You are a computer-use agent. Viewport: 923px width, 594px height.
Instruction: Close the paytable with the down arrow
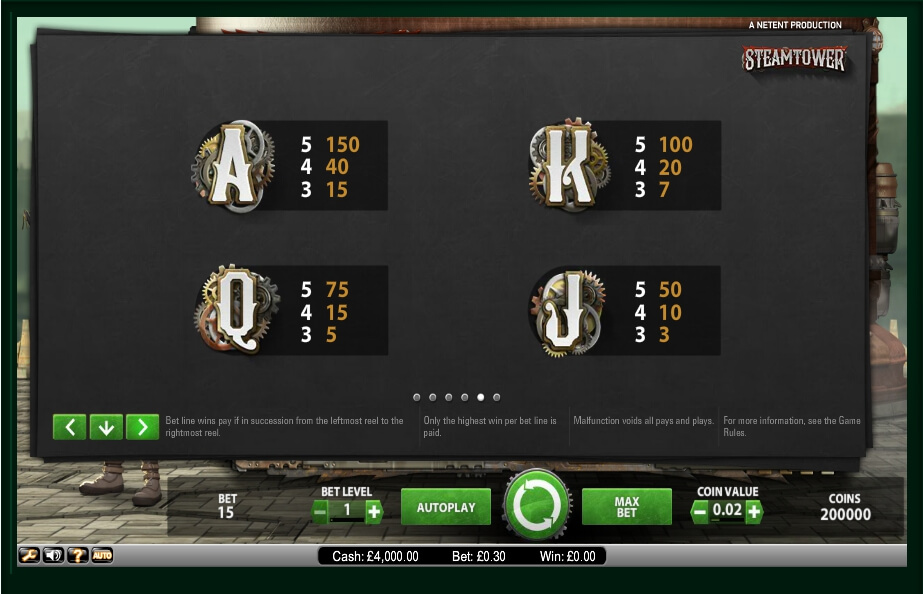click(106, 427)
